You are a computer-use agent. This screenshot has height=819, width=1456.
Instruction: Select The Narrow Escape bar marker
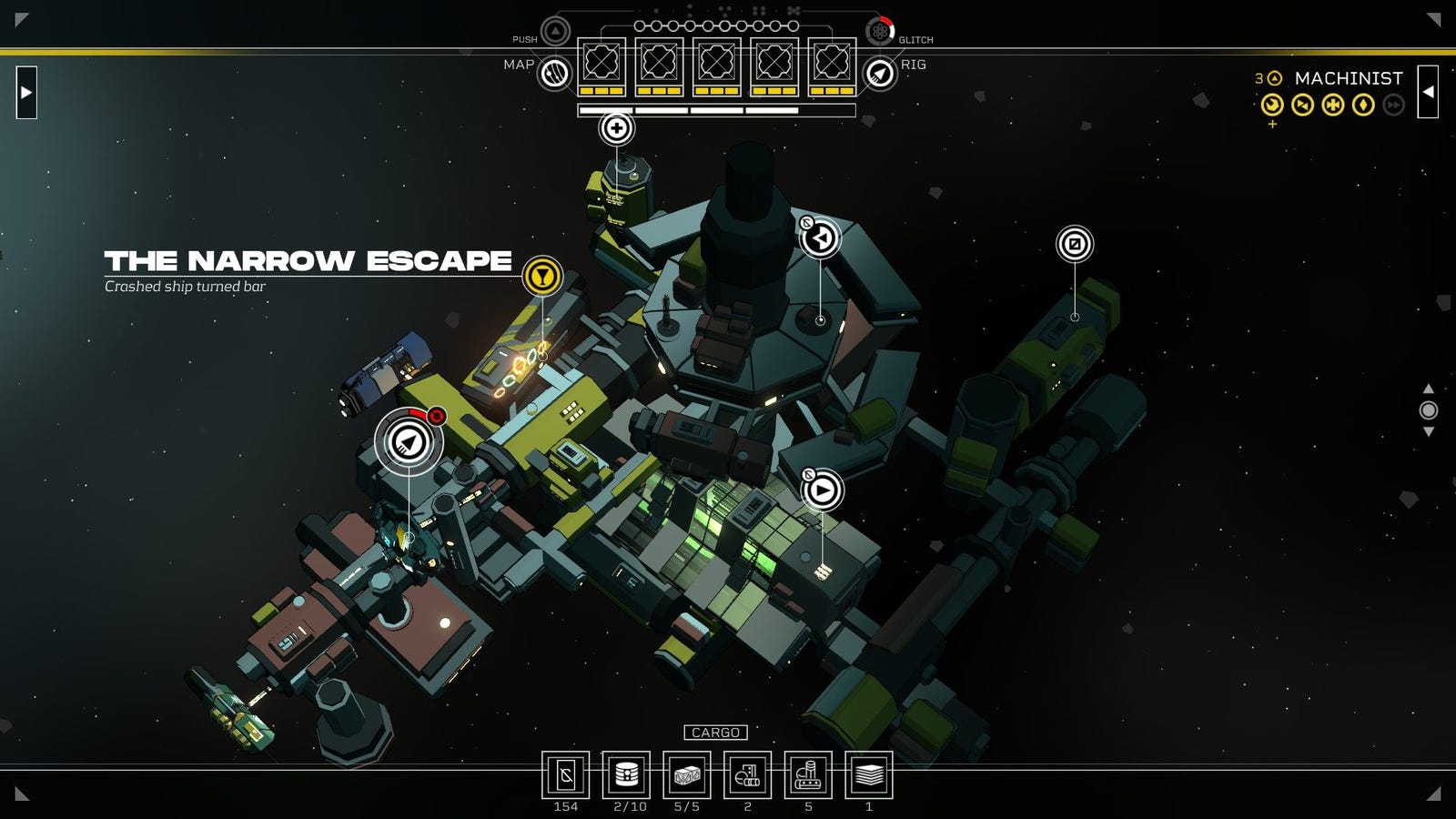pos(542,276)
